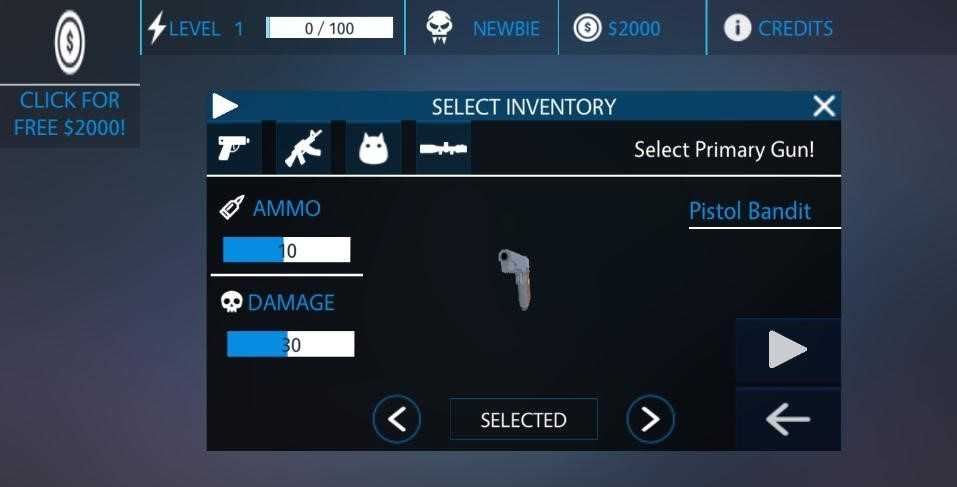Switch to the sniper rifle category tab
The width and height of the screenshot is (957, 487).
coord(443,150)
